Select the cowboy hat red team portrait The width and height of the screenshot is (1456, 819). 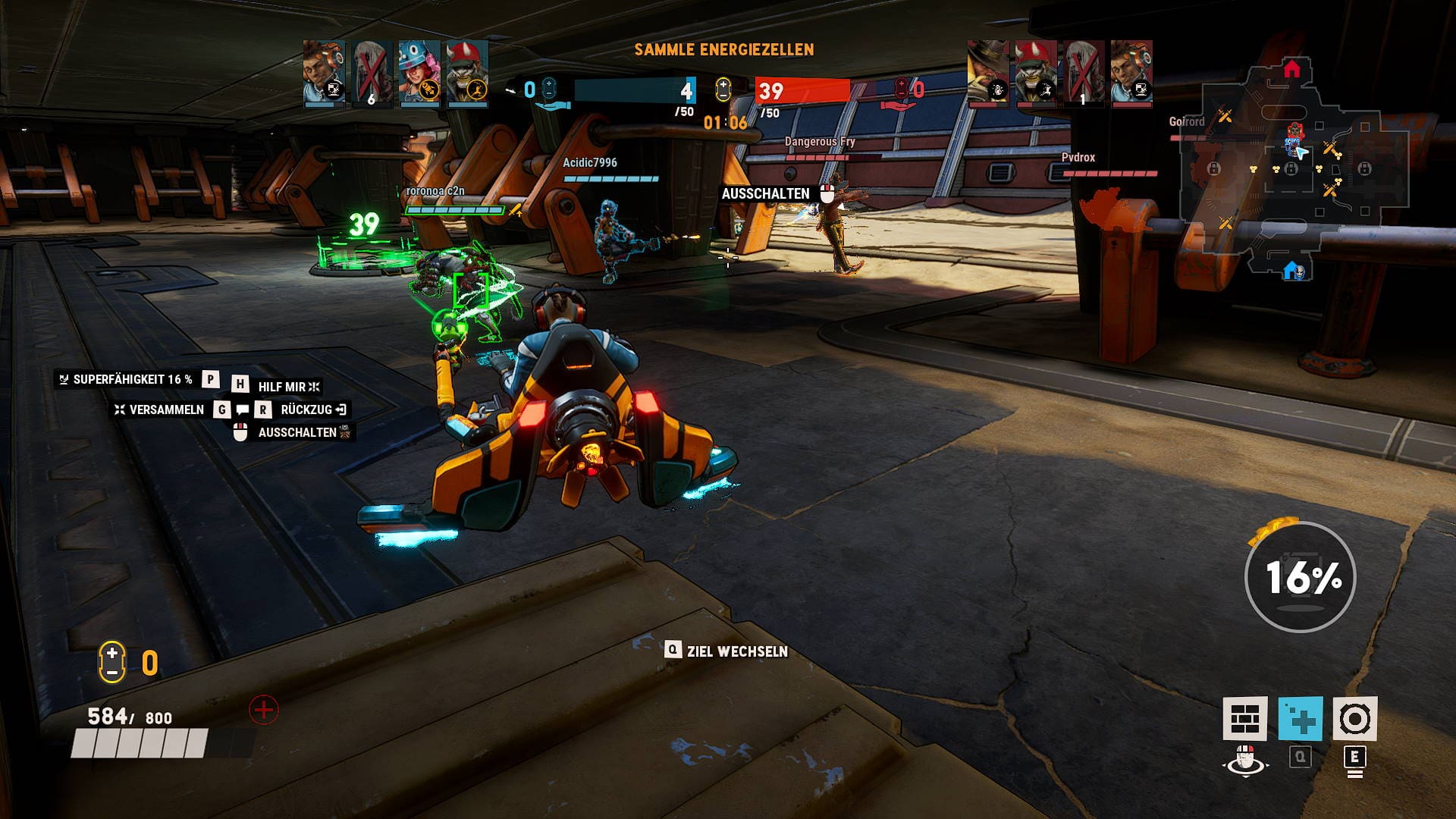[988, 72]
